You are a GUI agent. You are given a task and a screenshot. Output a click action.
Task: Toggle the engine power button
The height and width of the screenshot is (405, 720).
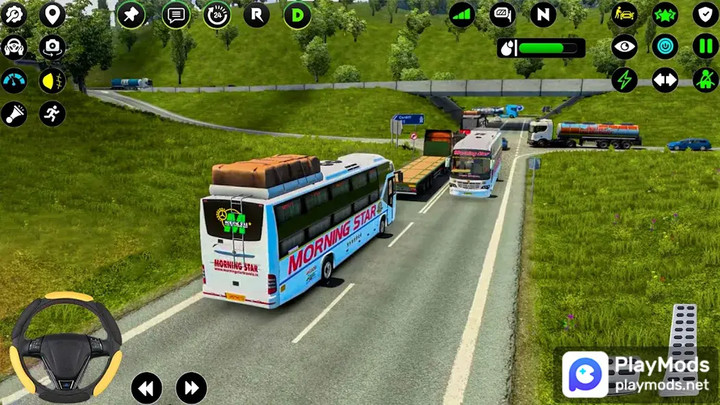(x=665, y=47)
